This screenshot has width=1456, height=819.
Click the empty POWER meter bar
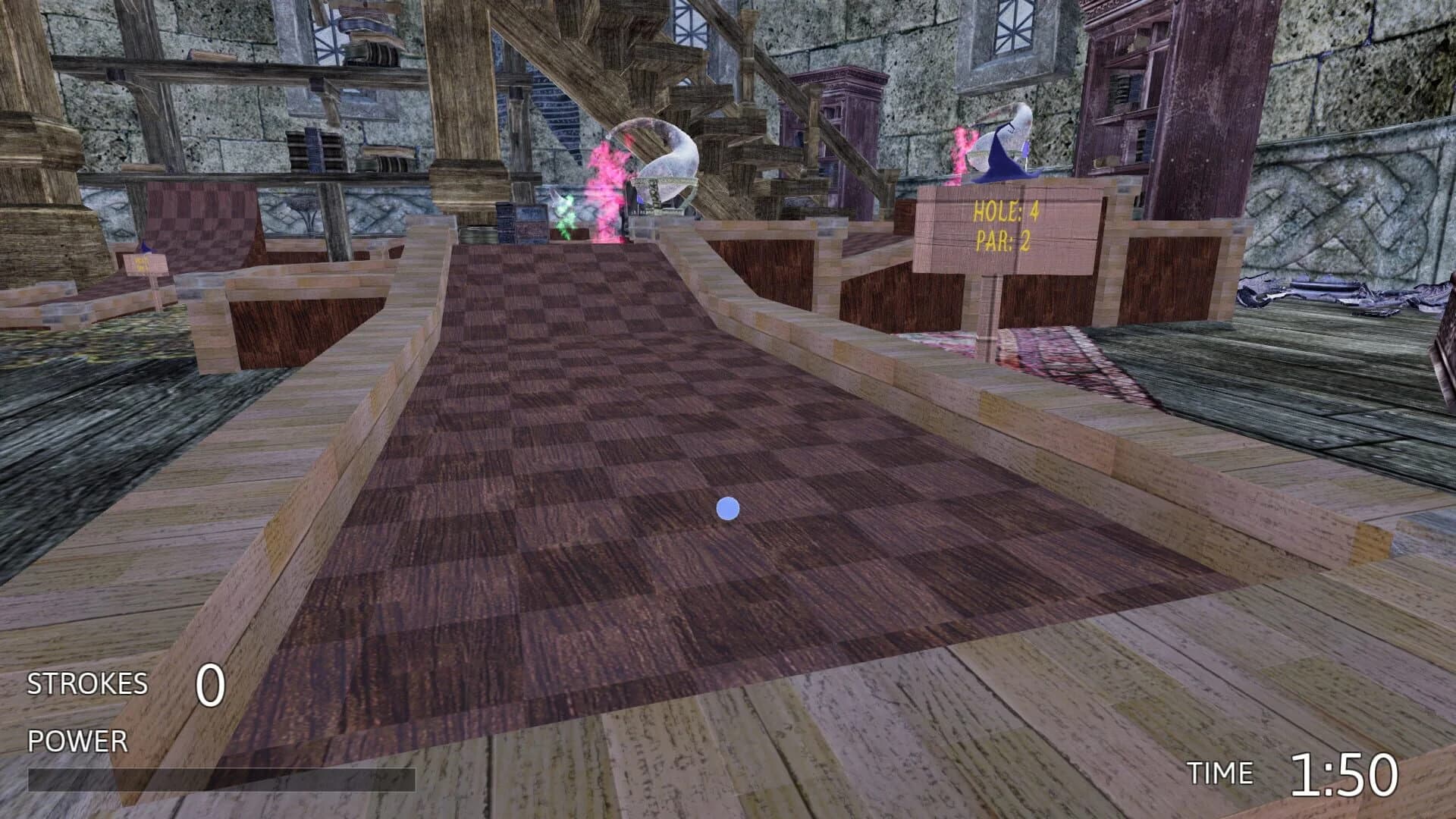click(220, 781)
